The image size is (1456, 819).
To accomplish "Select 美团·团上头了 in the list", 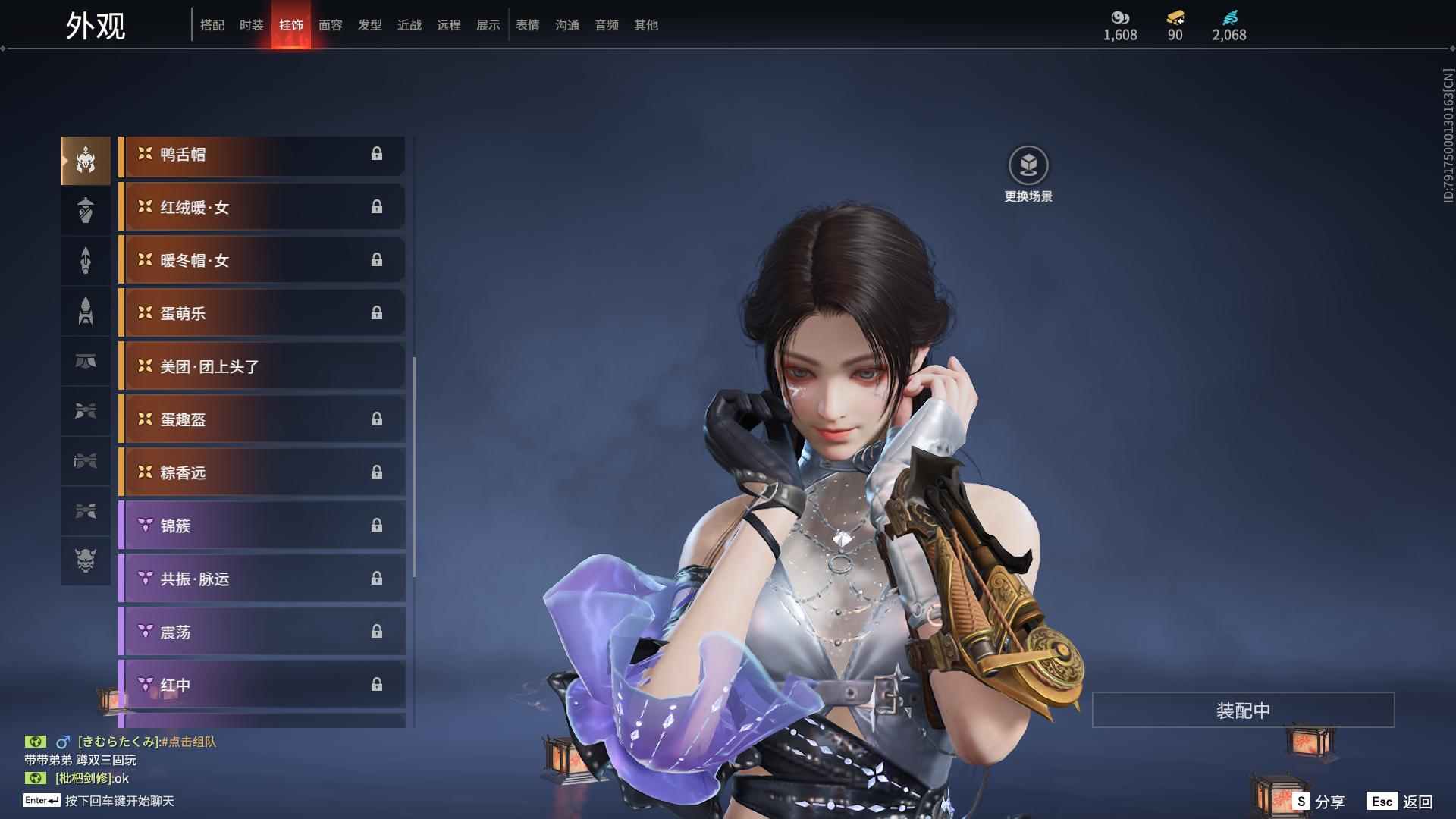I will click(262, 367).
